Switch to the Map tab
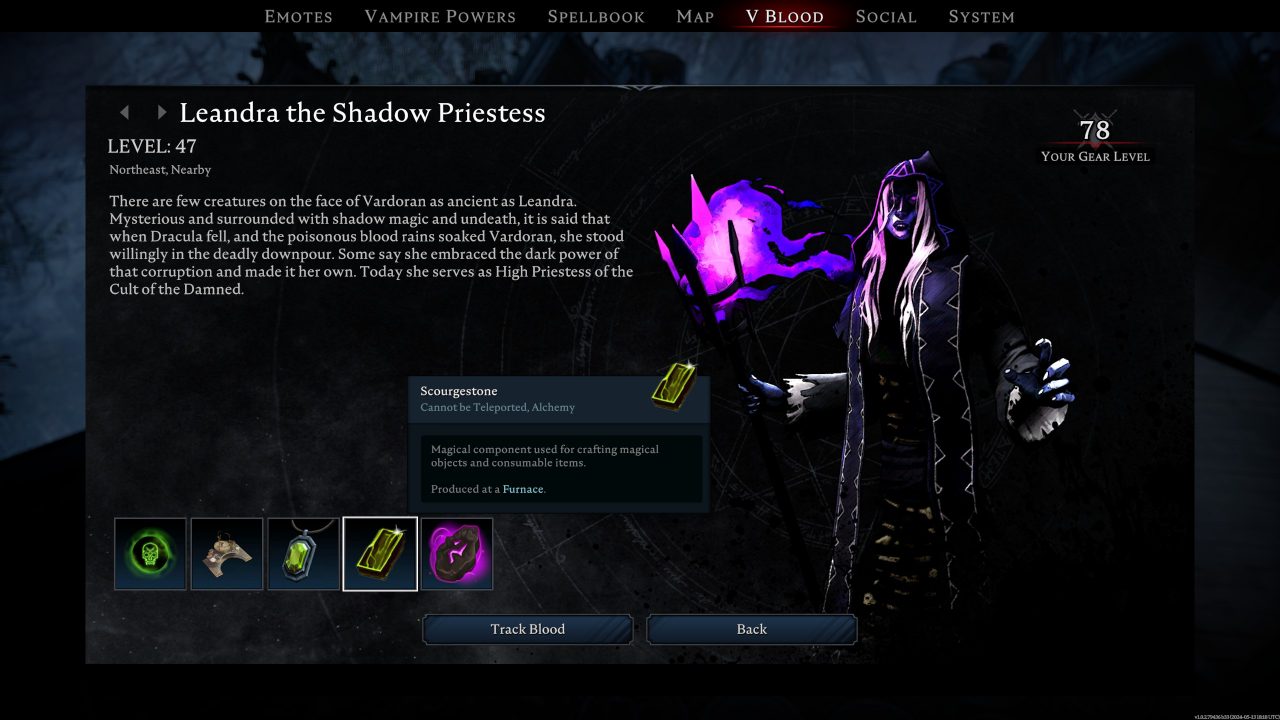This screenshot has height=720, width=1280. [694, 16]
